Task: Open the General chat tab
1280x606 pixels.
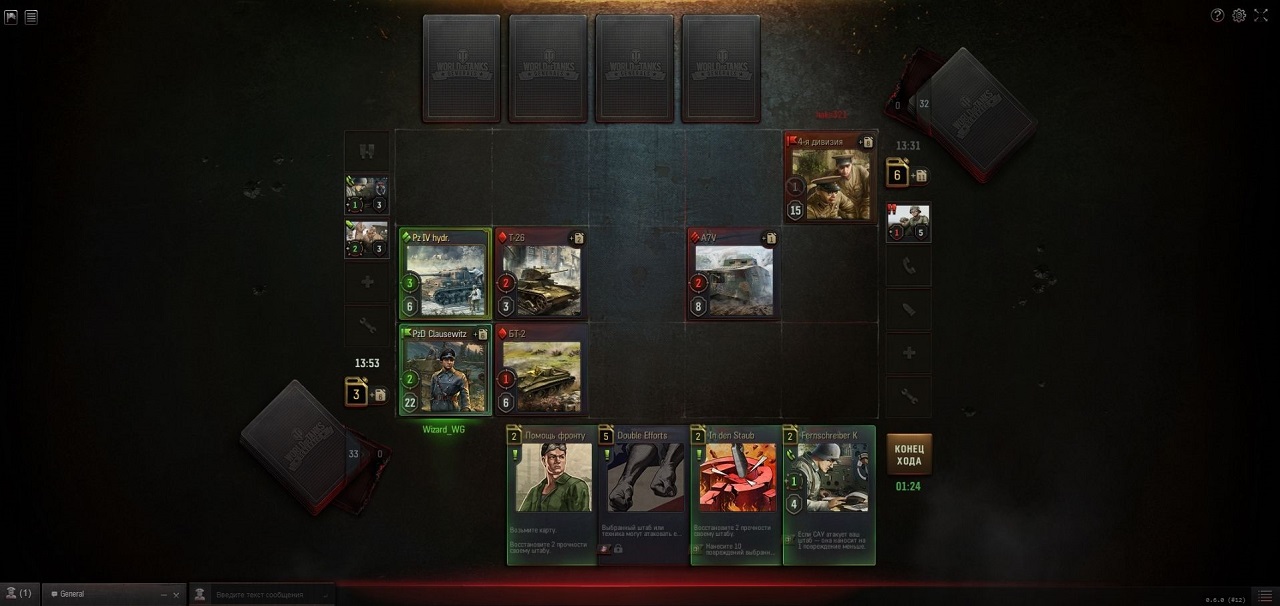Action: (100, 594)
